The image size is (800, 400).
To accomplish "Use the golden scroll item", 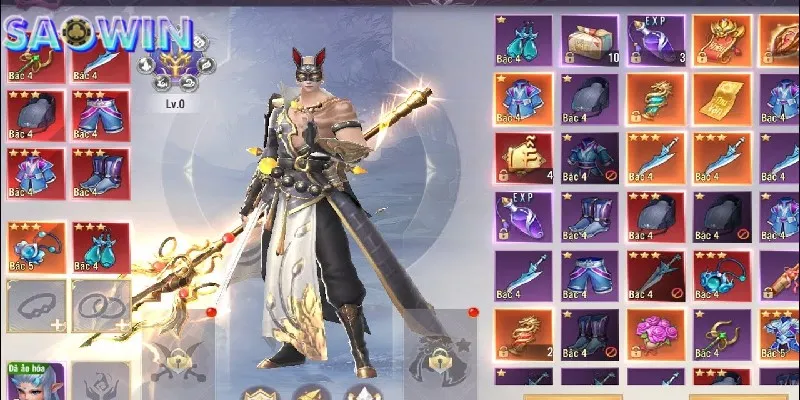I will [x=721, y=100].
